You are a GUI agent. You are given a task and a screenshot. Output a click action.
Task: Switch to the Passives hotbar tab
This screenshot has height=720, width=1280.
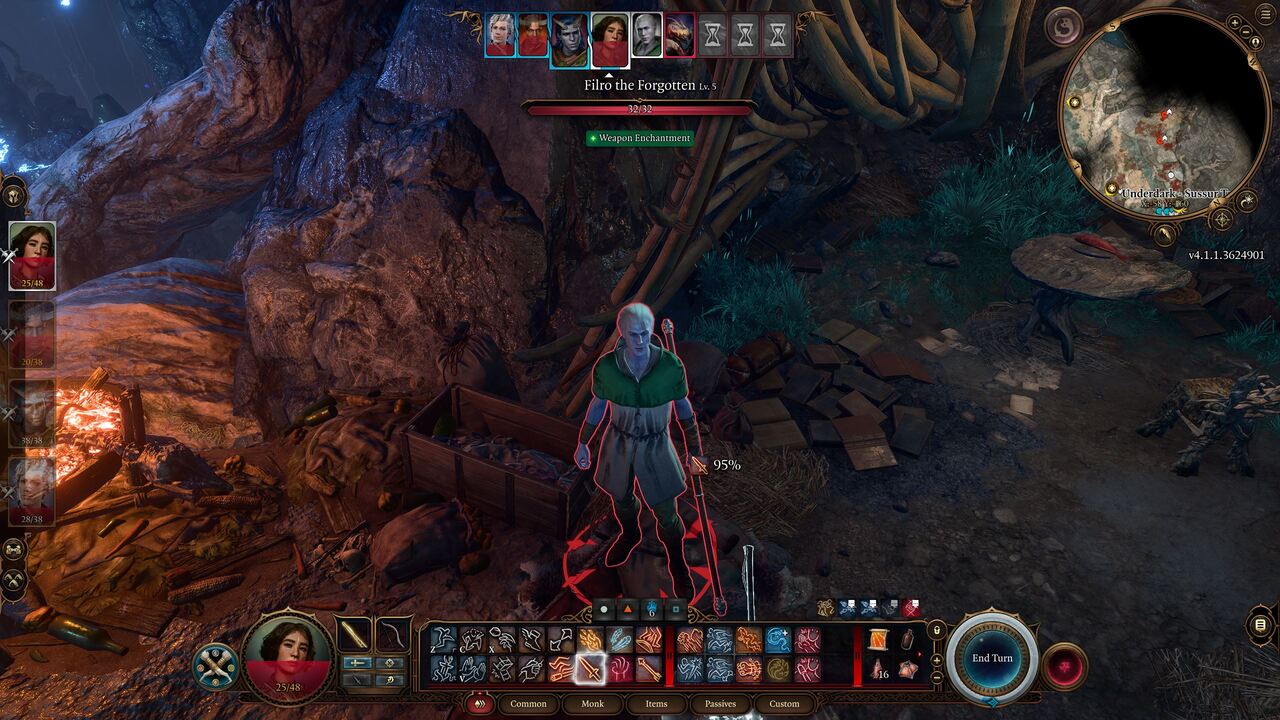[x=720, y=704]
